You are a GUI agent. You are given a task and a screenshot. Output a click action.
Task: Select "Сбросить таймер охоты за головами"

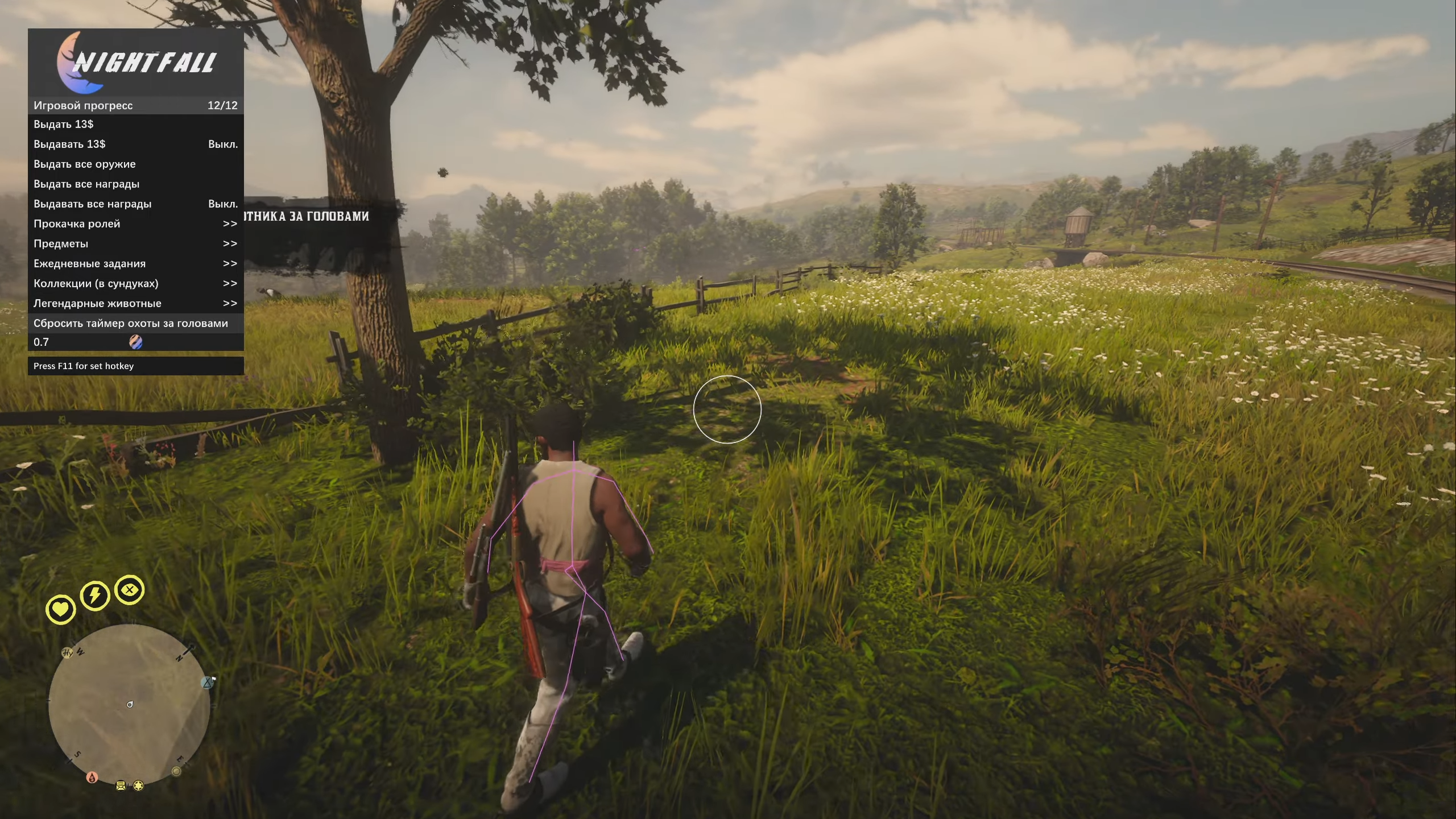point(135,323)
